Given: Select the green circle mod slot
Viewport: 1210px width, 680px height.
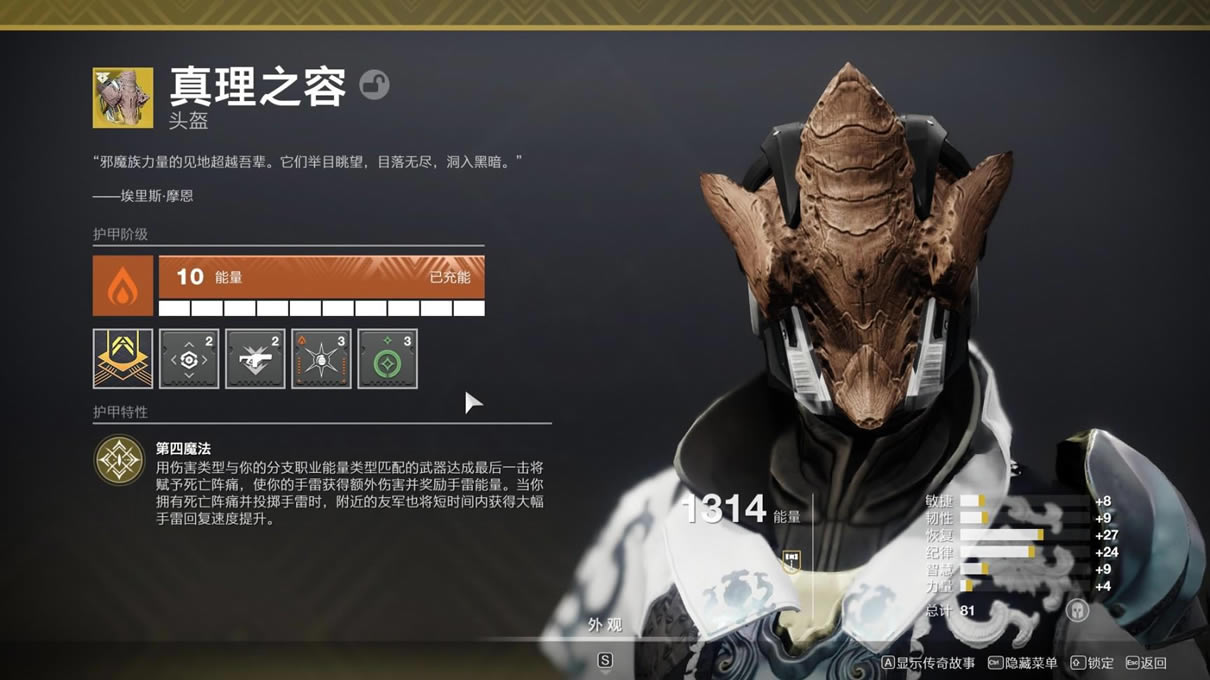Looking at the screenshot, I should (x=387, y=358).
